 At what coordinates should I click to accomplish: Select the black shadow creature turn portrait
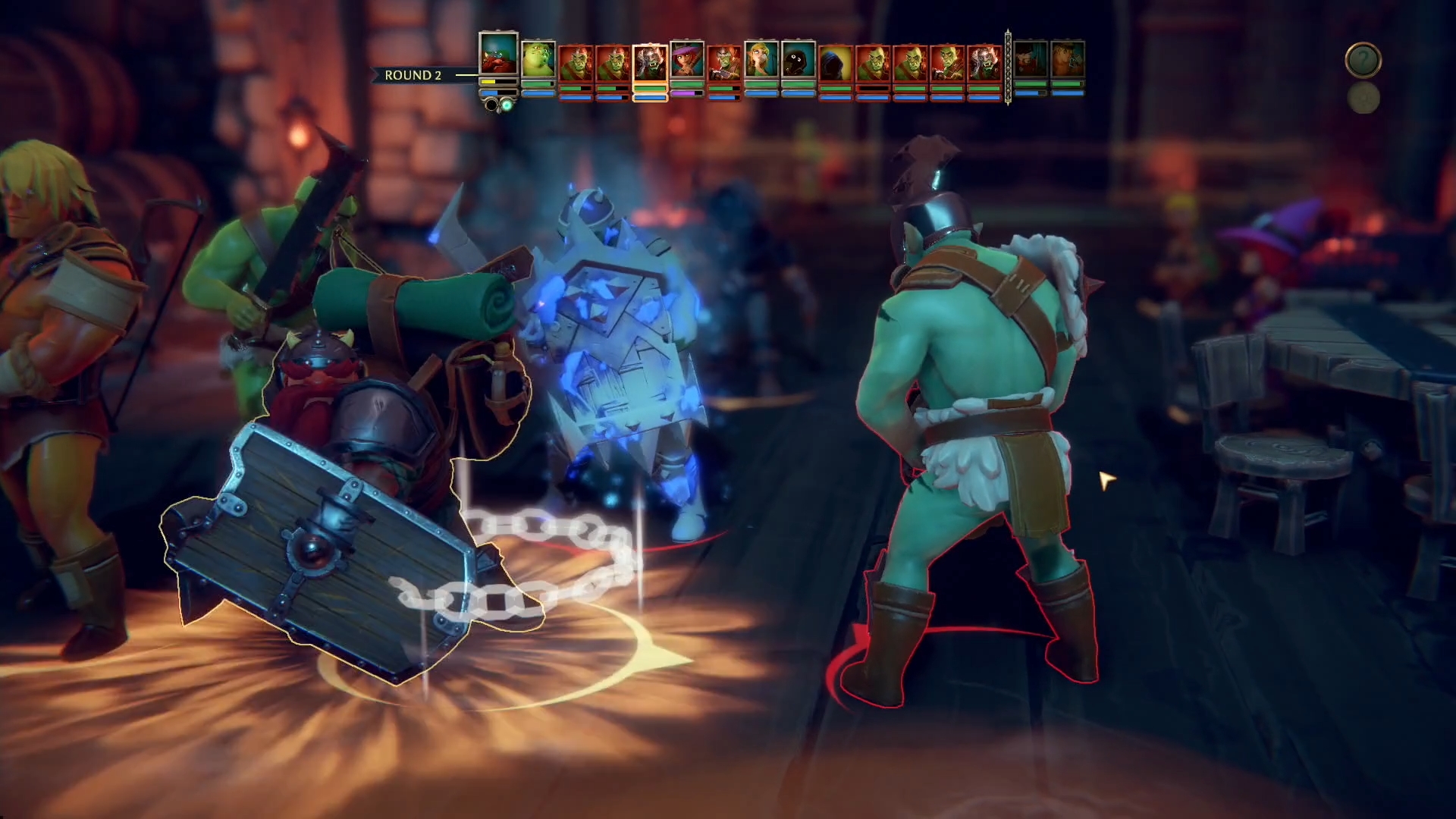pos(799,60)
